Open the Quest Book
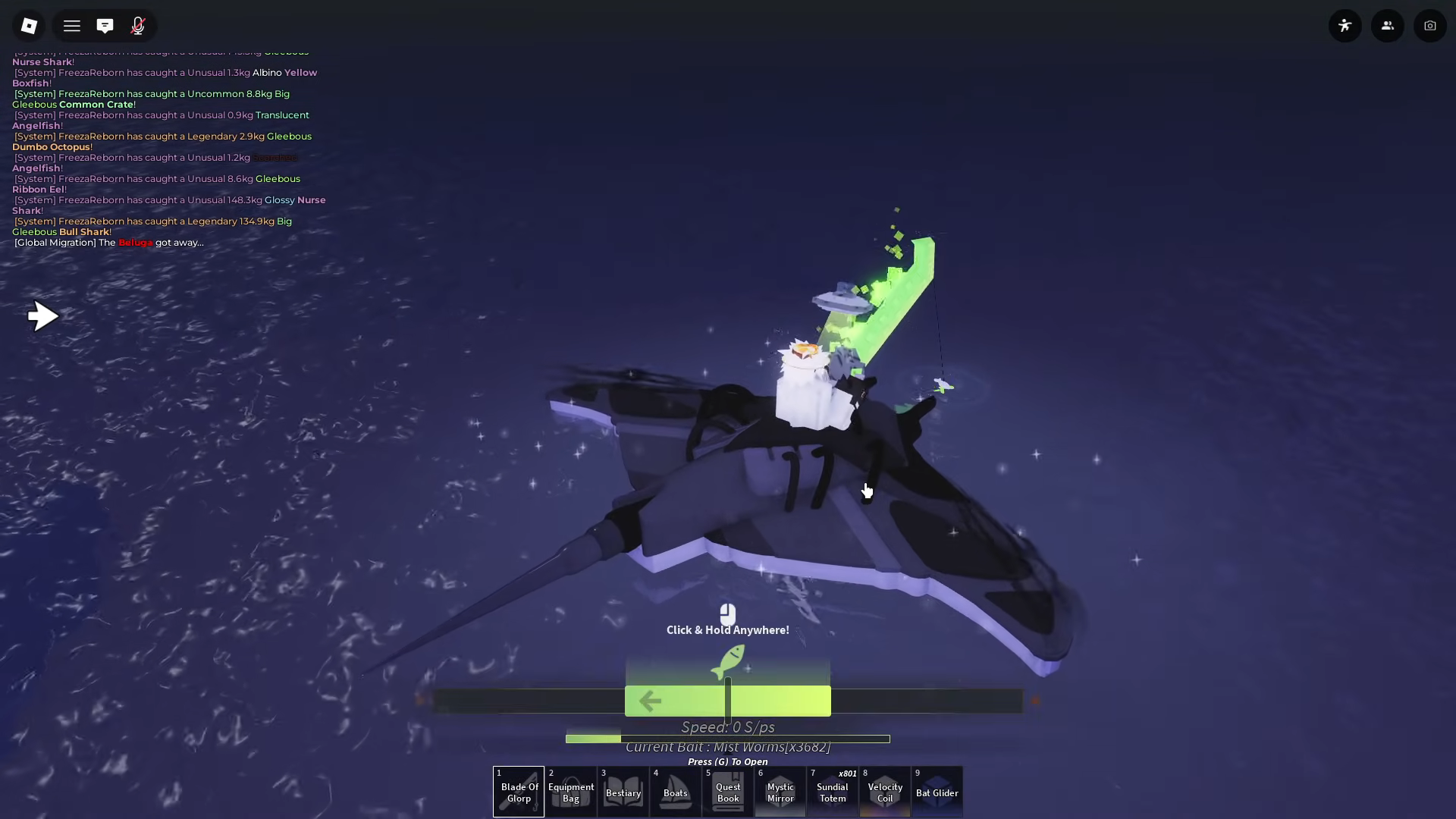Screen dimensions: 1456x819 pos(727,791)
